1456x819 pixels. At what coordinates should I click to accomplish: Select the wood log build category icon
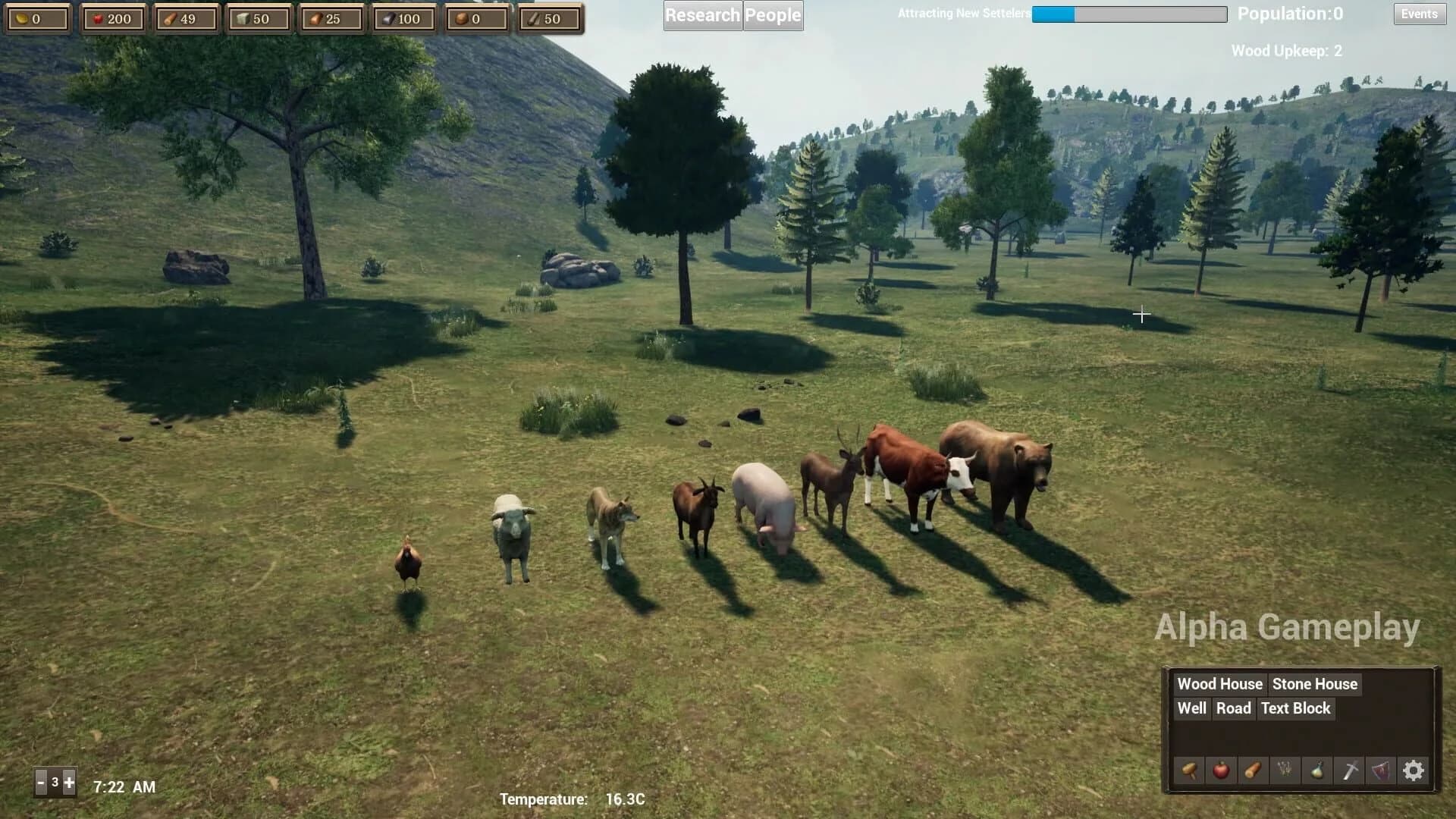pyautogui.click(x=1251, y=770)
